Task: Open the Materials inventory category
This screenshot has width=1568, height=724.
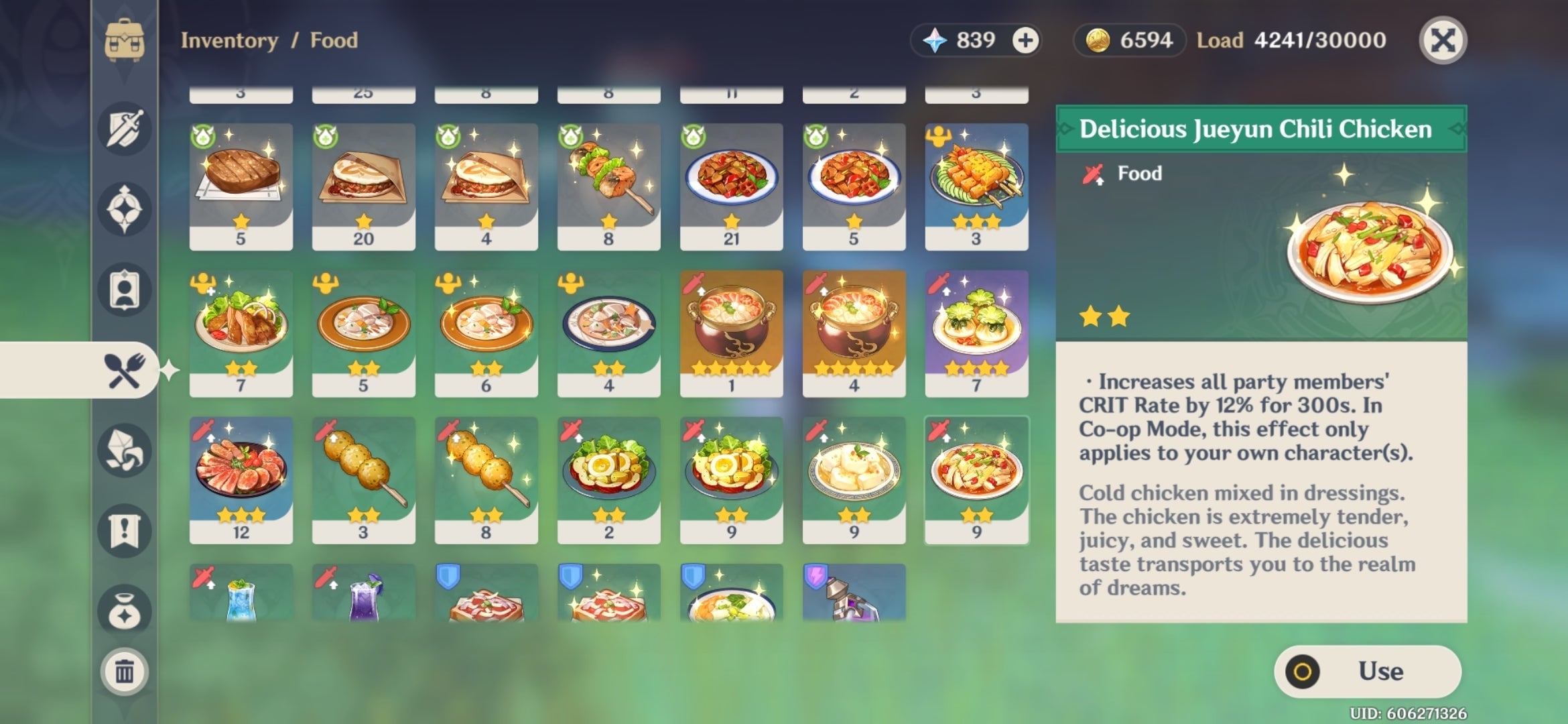Action: coord(125,451)
